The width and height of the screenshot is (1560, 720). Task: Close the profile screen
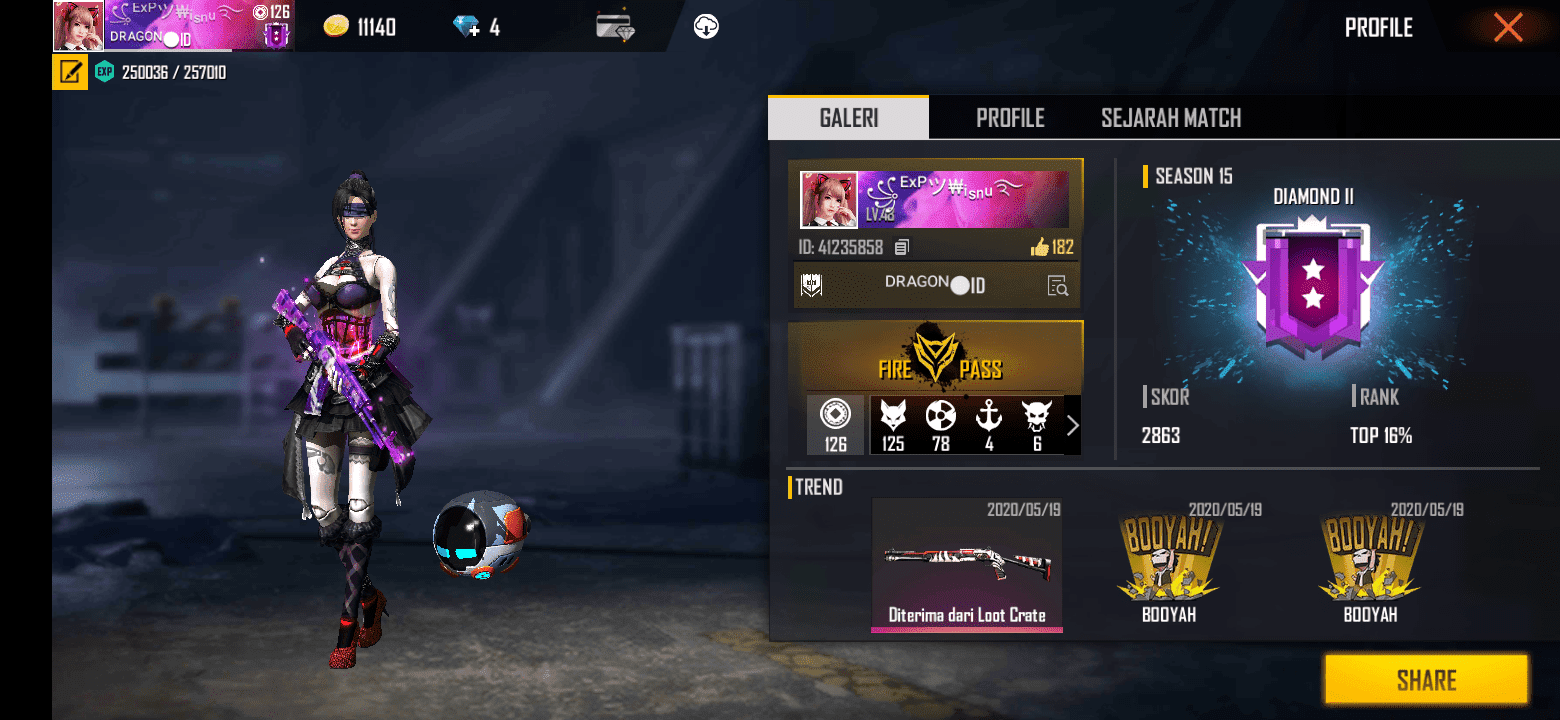pyautogui.click(x=1508, y=27)
